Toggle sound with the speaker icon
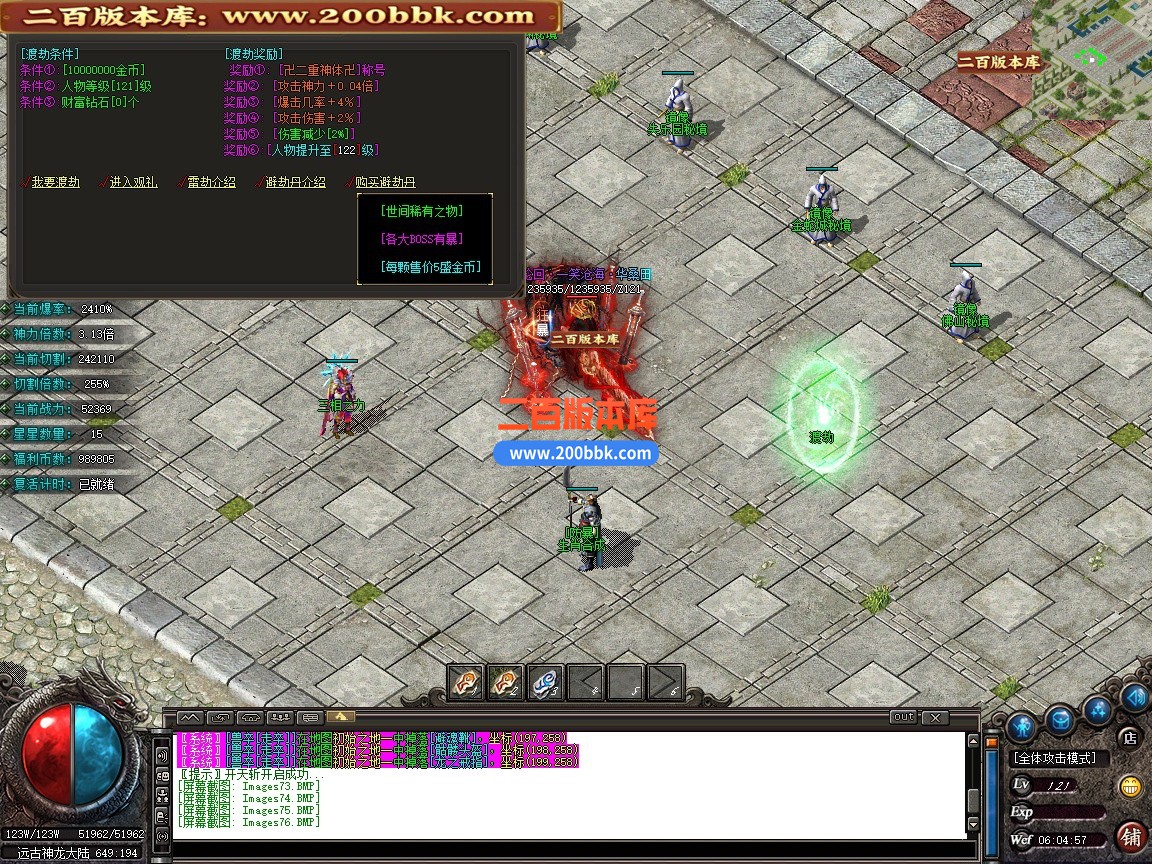Screen dimensions: 1152x864 1135,697
